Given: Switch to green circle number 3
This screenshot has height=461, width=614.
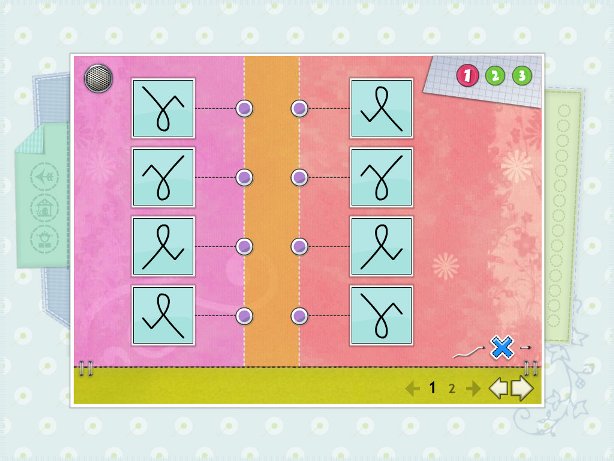Looking at the screenshot, I should tap(522, 75).
